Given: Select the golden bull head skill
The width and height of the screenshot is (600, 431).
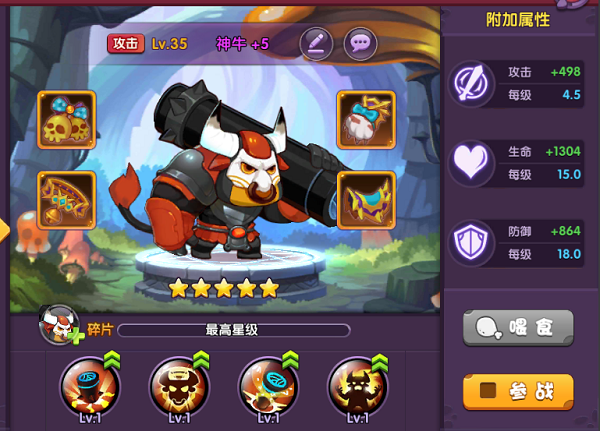Looking at the screenshot, I should (x=178, y=385).
